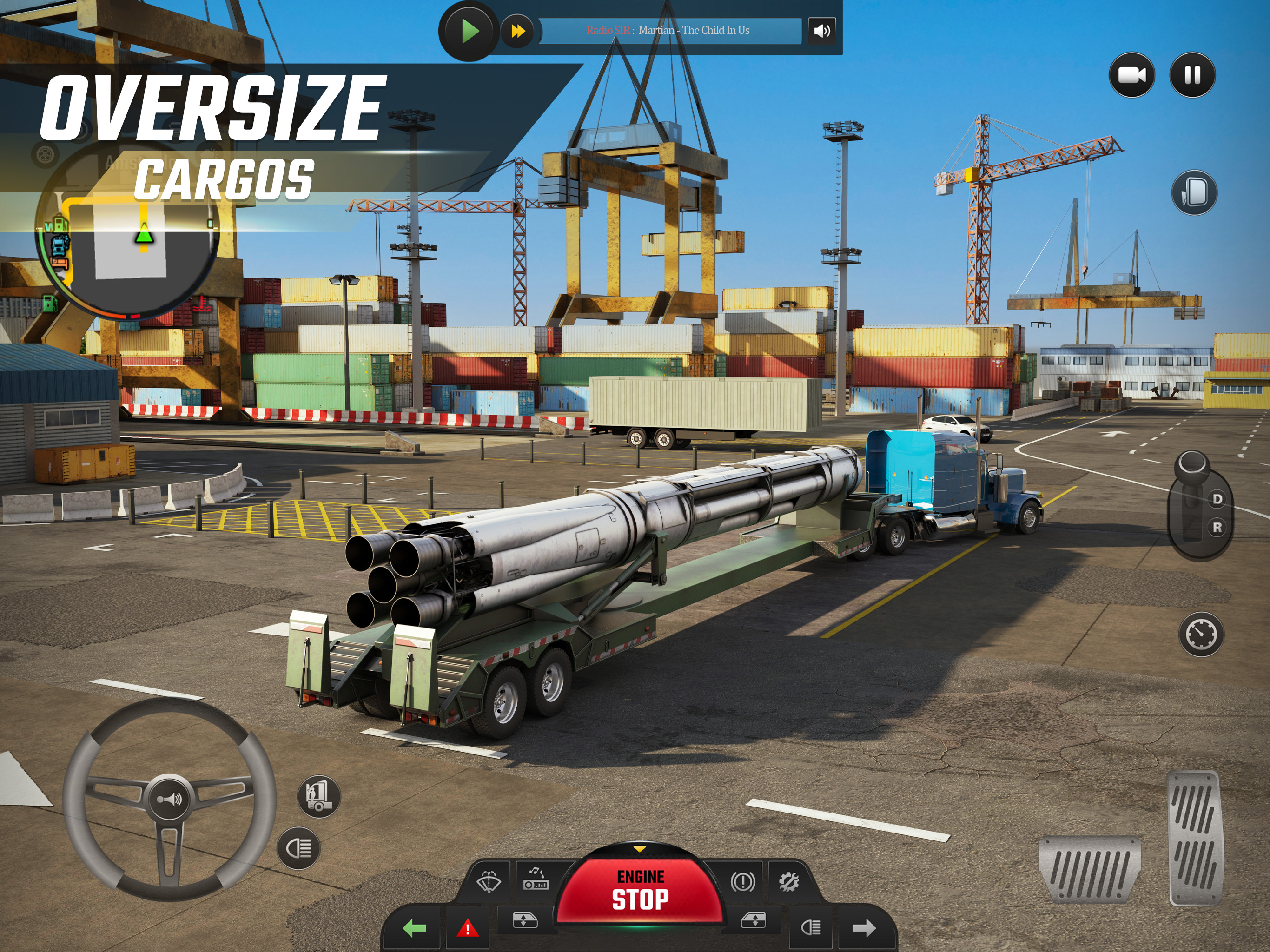Viewport: 1270px width, 952px height.
Task: Tap the trailer hitch coupling icon
Action: 318,796
